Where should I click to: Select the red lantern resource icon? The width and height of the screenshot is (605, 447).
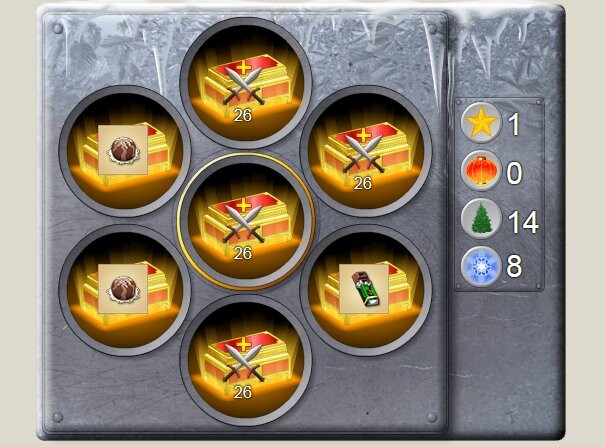(x=480, y=172)
